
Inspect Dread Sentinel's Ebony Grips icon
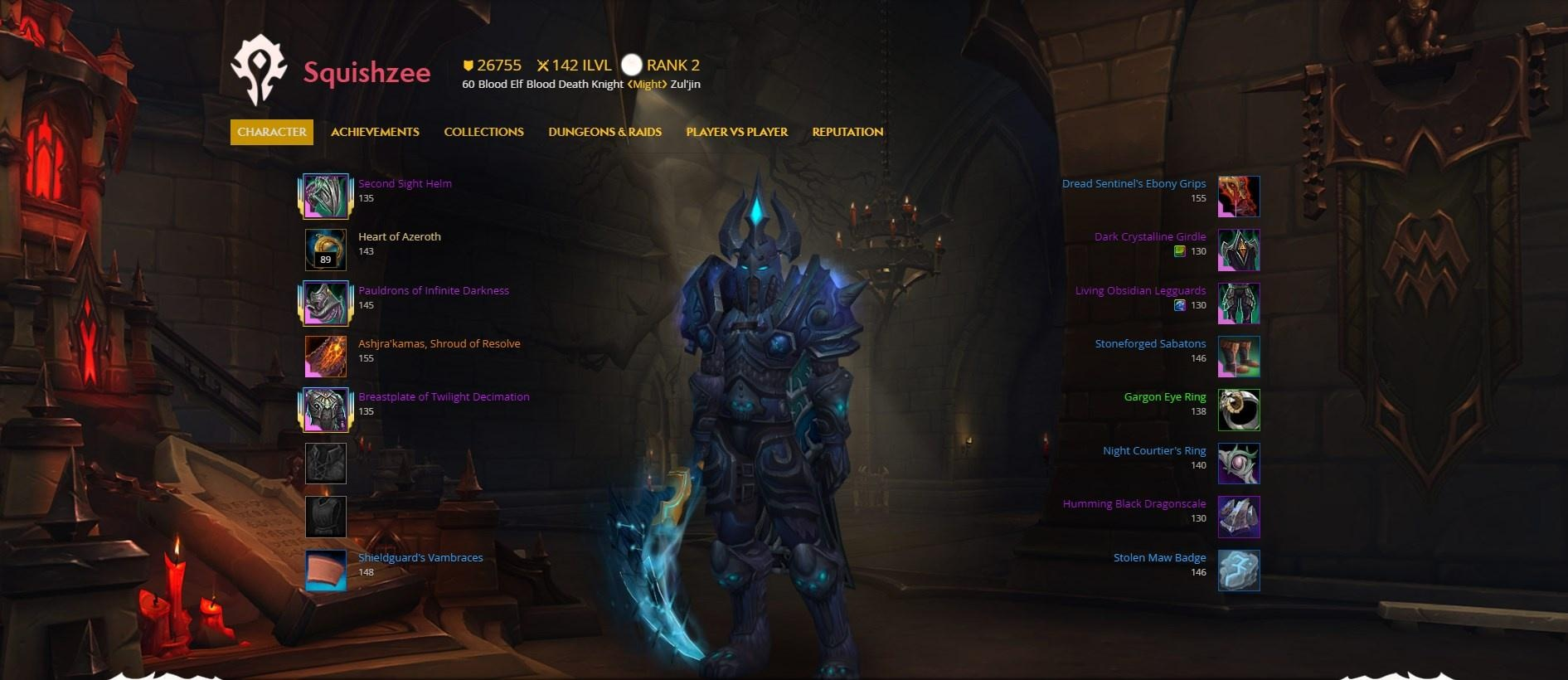1239,197
